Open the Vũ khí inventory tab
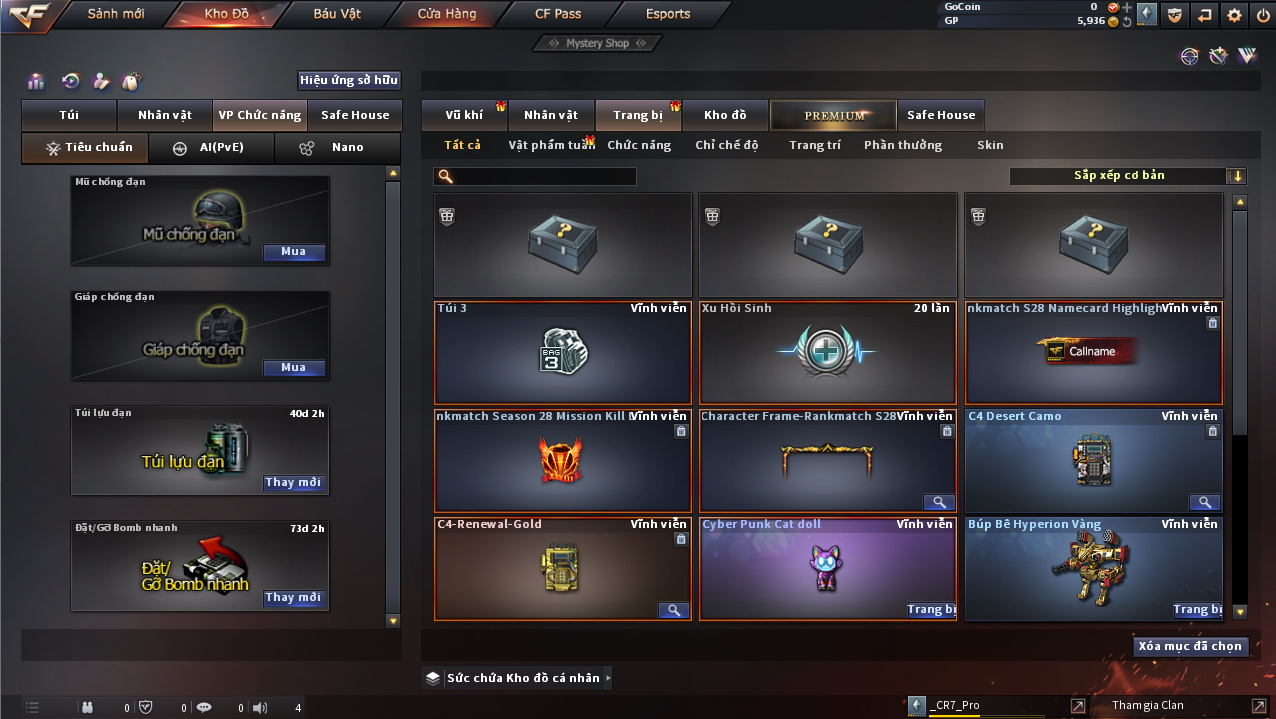 coord(464,115)
